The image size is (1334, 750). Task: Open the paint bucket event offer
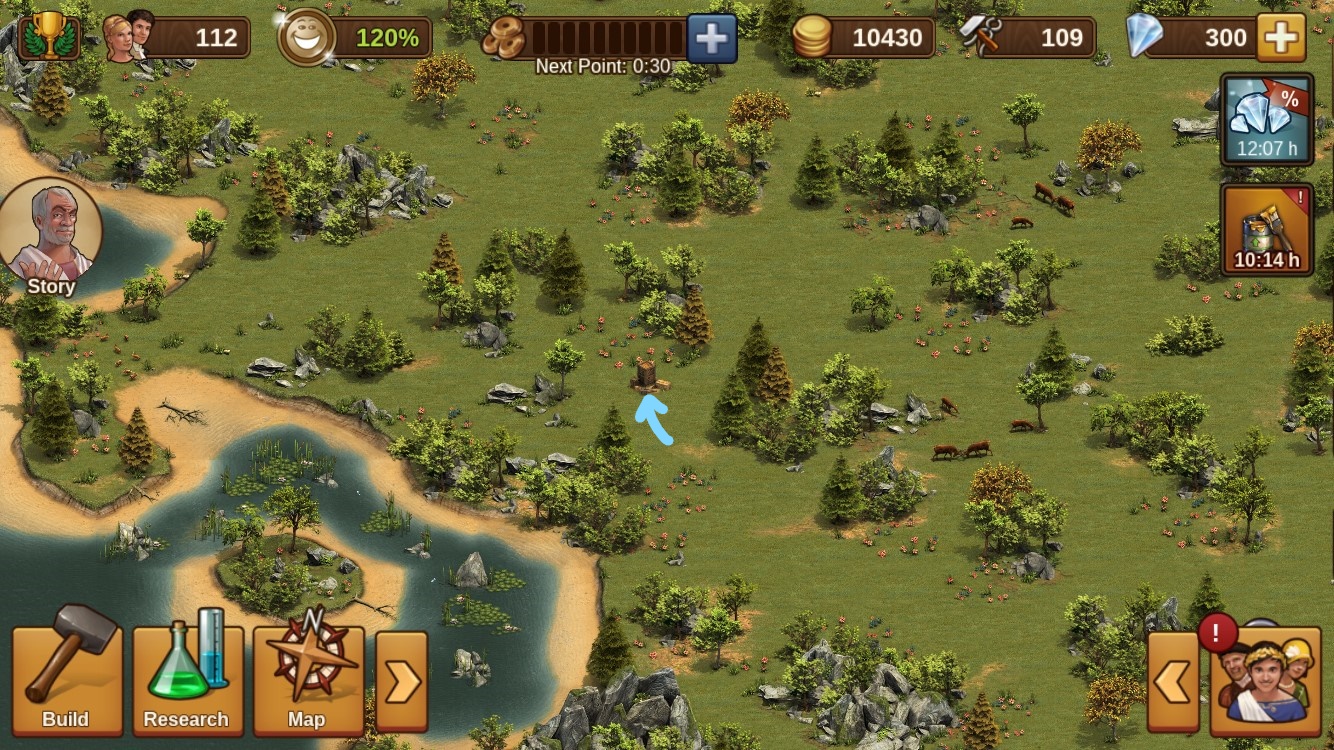click(x=1266, y=229)
